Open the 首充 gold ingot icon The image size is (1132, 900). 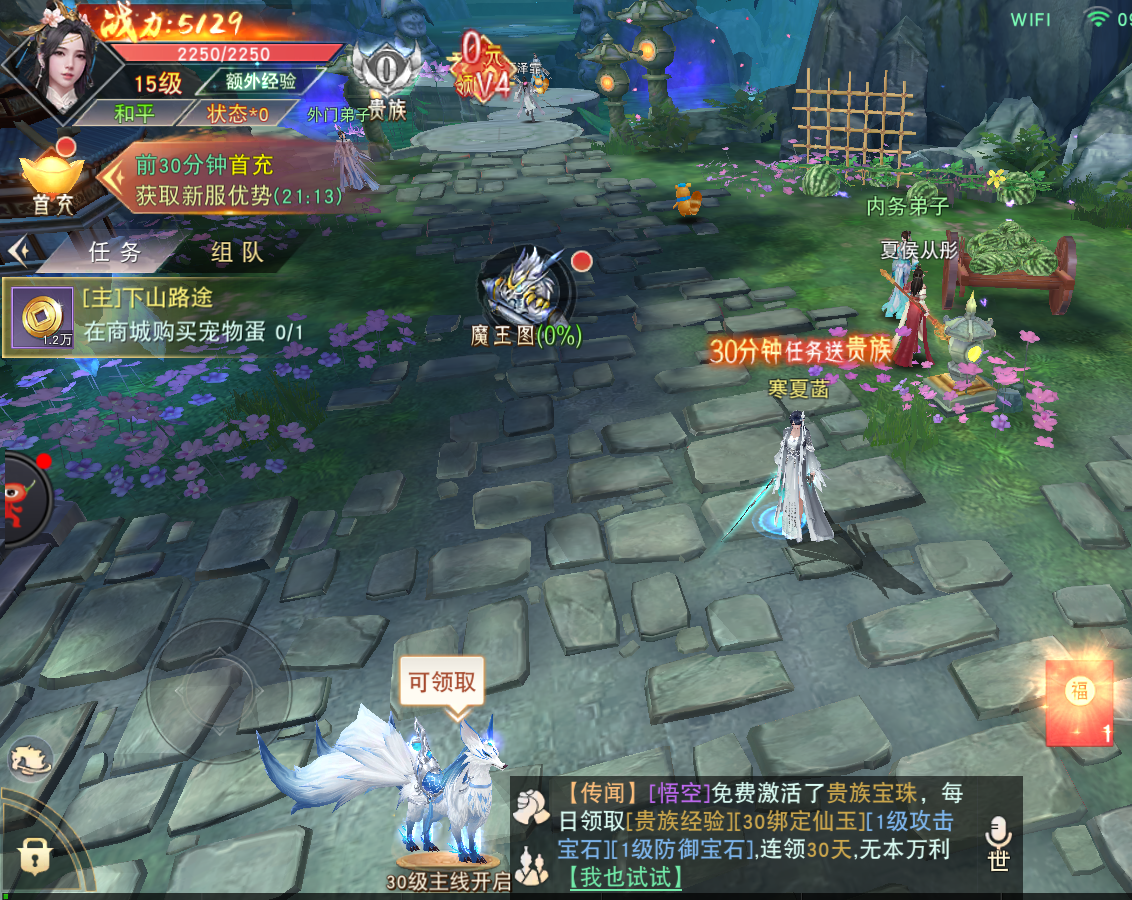(x=53, y=180)
